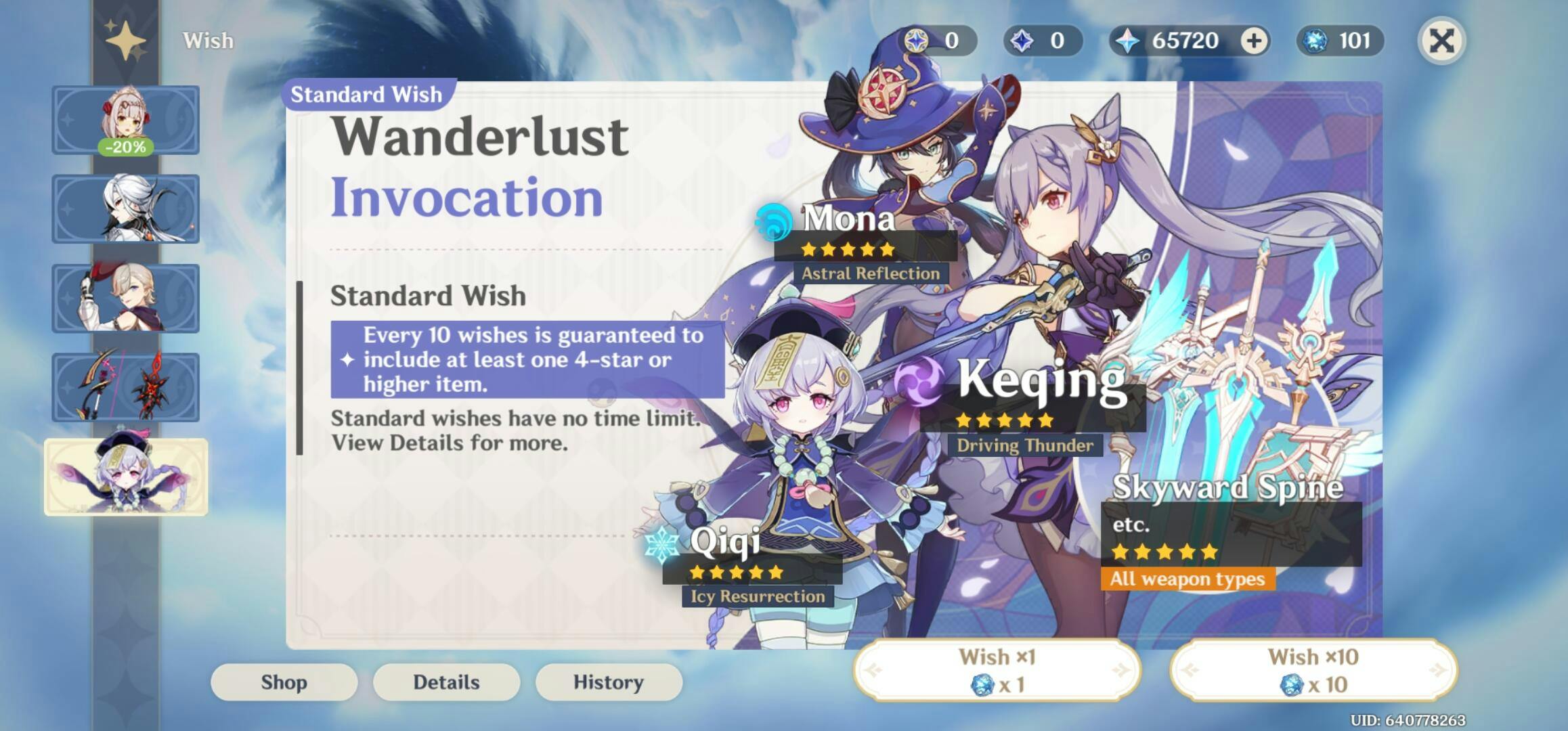Click the Masterless Starglitter currency icon
The width and height of the screenshot is (1568, 731).
click(917, 41)
